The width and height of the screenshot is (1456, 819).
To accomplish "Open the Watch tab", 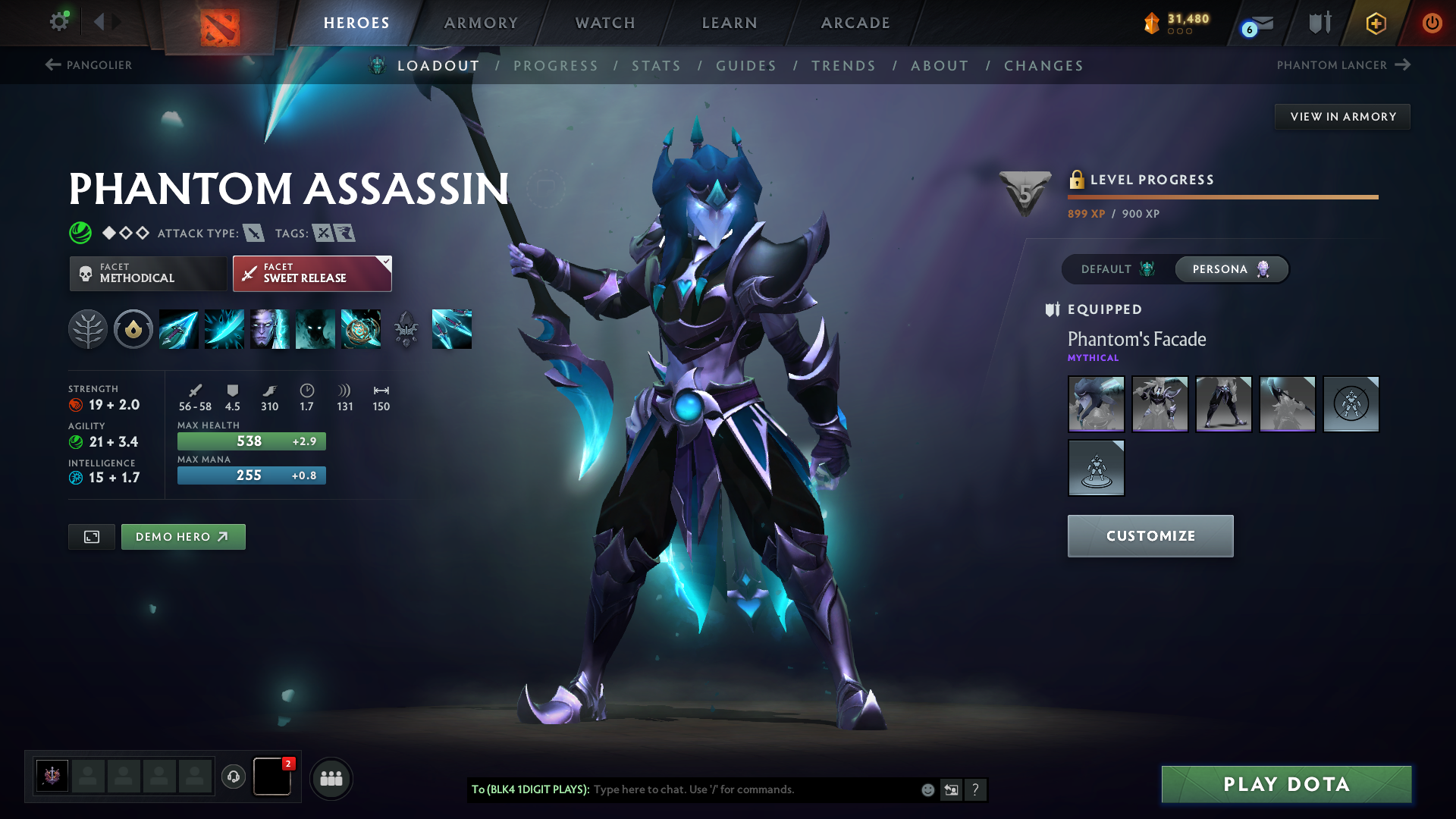I will tap(605, 23).
